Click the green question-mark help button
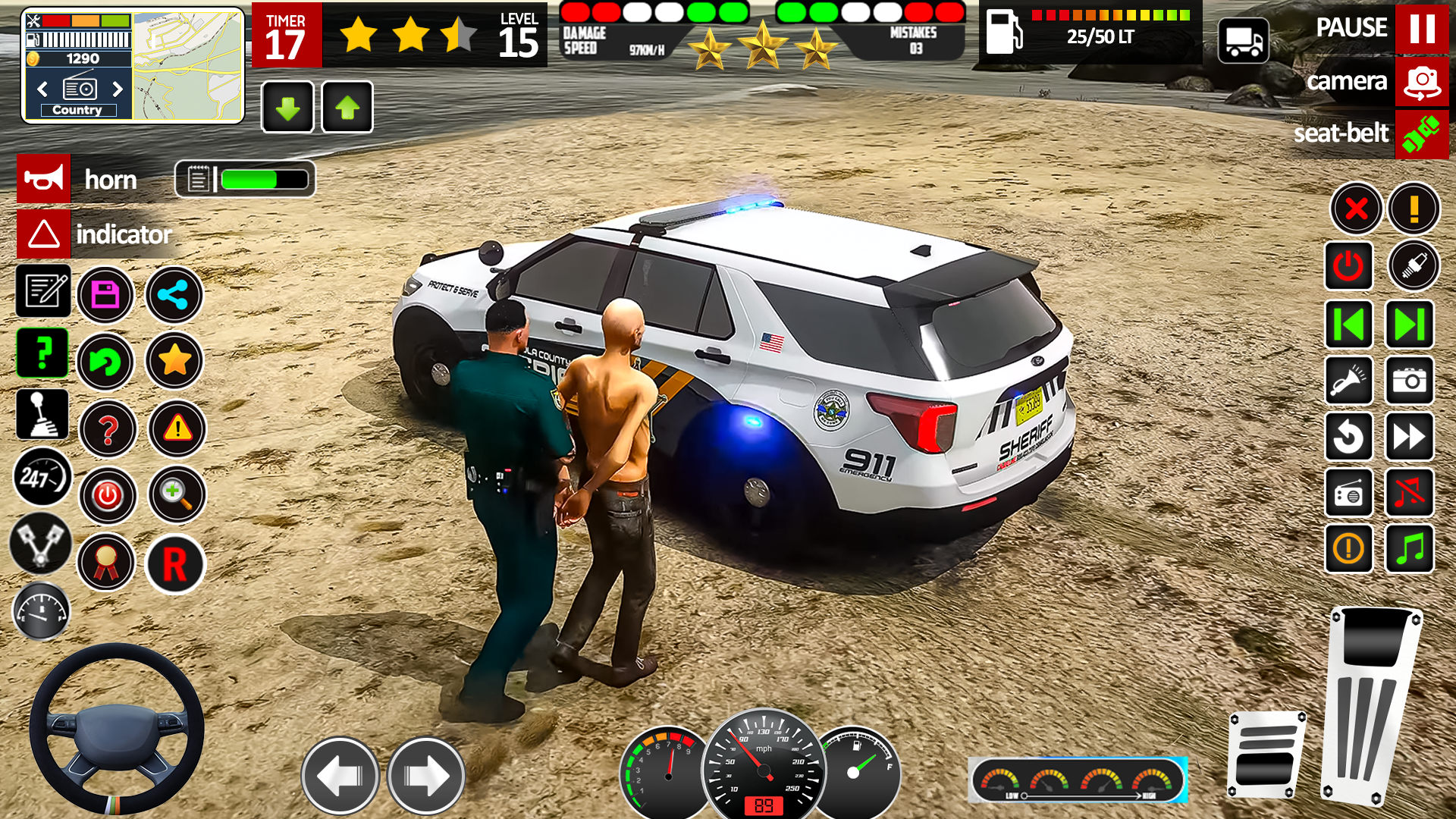The width and height of the screenshot is (1456, 819). [42, 353]
